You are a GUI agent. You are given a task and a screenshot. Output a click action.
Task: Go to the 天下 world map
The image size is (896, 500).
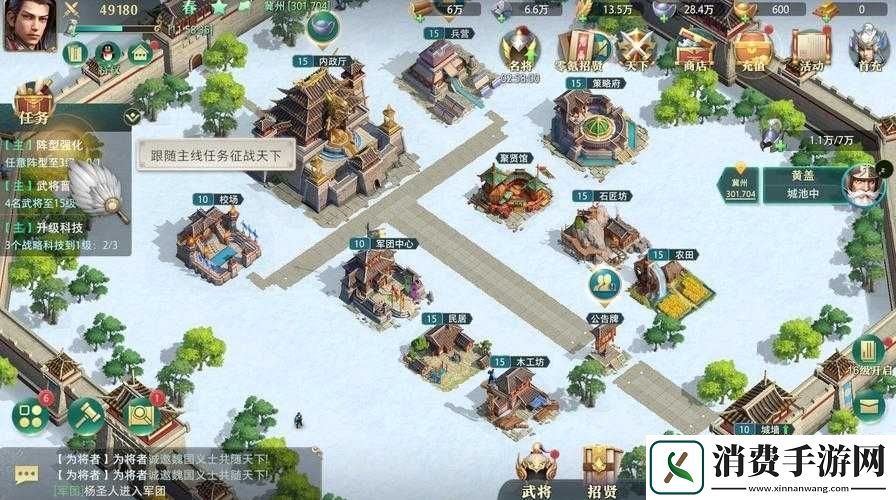pos(635,51)
